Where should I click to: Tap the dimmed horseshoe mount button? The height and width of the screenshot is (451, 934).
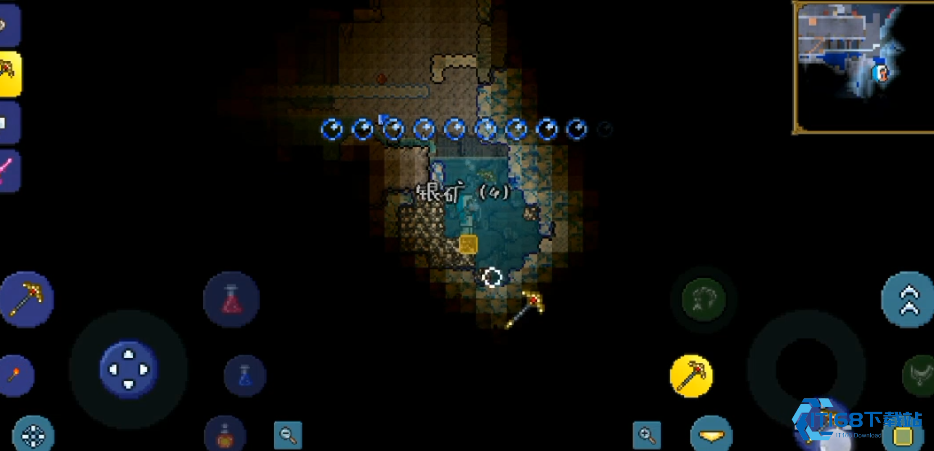917,374
